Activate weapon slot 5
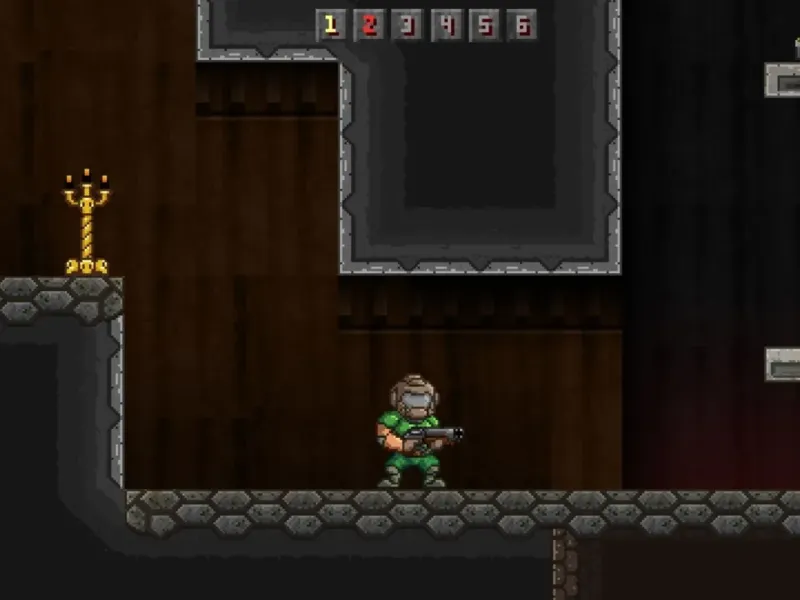 click(484, 26)
